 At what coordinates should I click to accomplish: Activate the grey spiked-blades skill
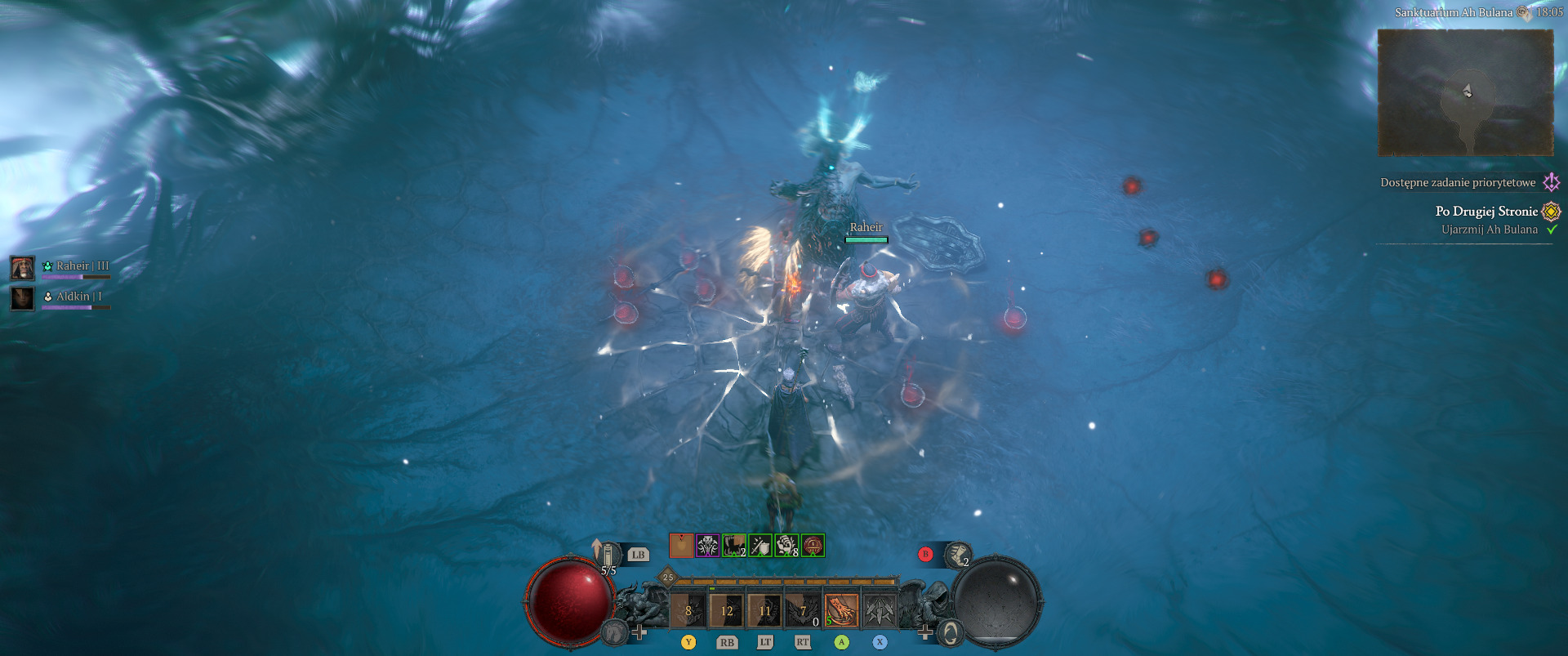click(x=880, y=610)
